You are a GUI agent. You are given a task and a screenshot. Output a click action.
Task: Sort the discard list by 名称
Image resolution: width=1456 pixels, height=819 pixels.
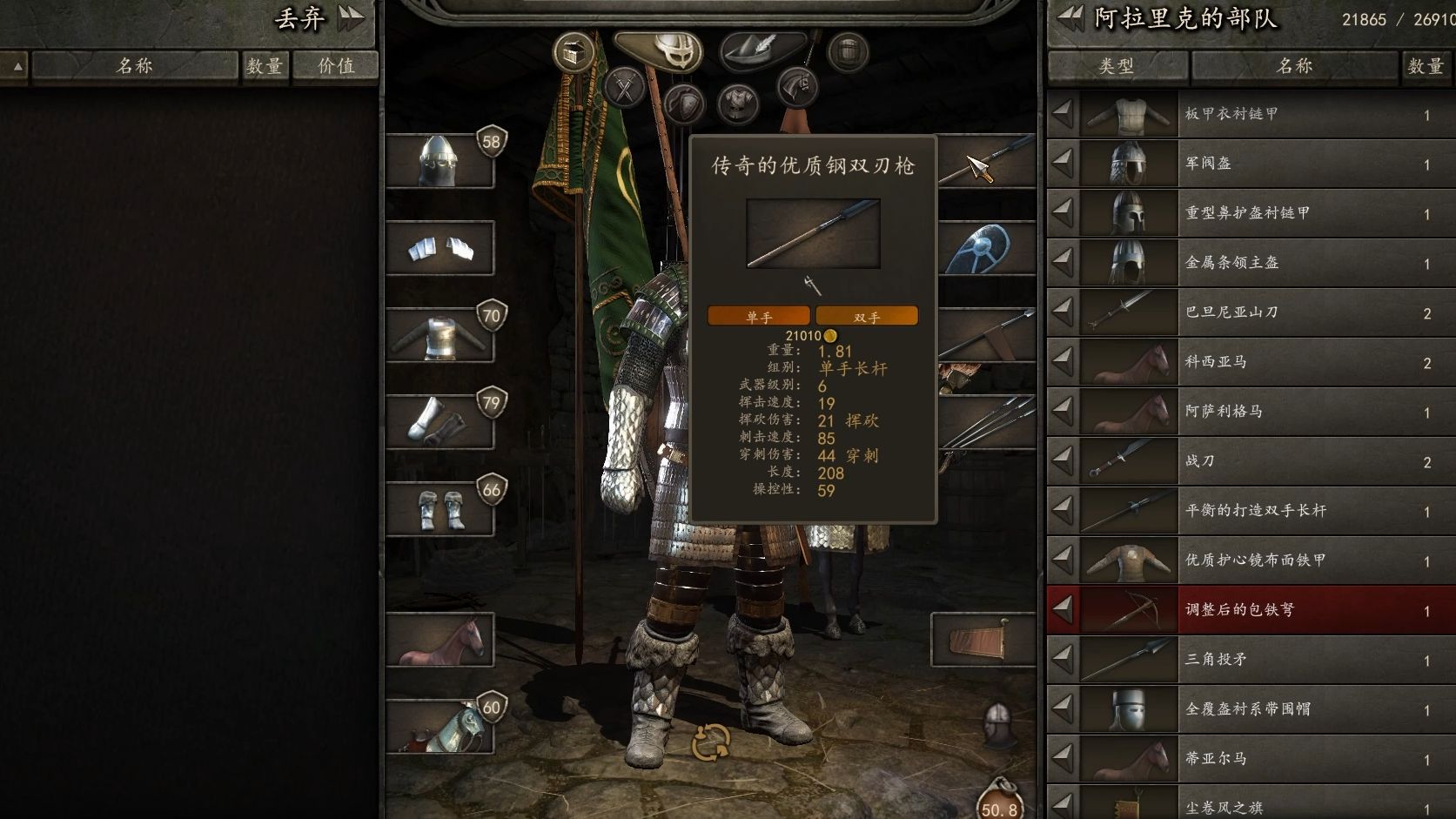point(135,66)
